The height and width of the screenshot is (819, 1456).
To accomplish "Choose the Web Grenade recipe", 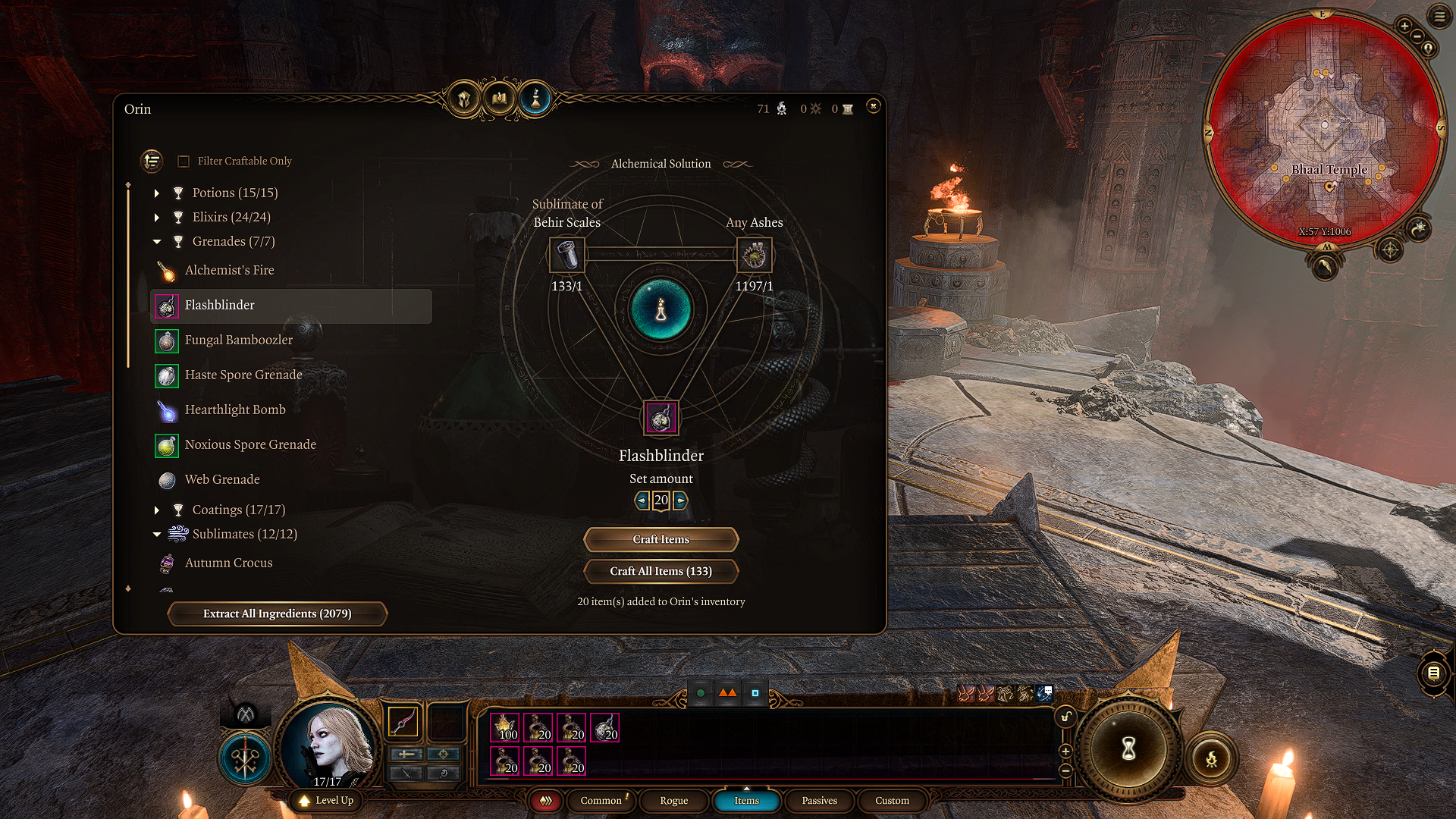I will (x=222, y=480).
